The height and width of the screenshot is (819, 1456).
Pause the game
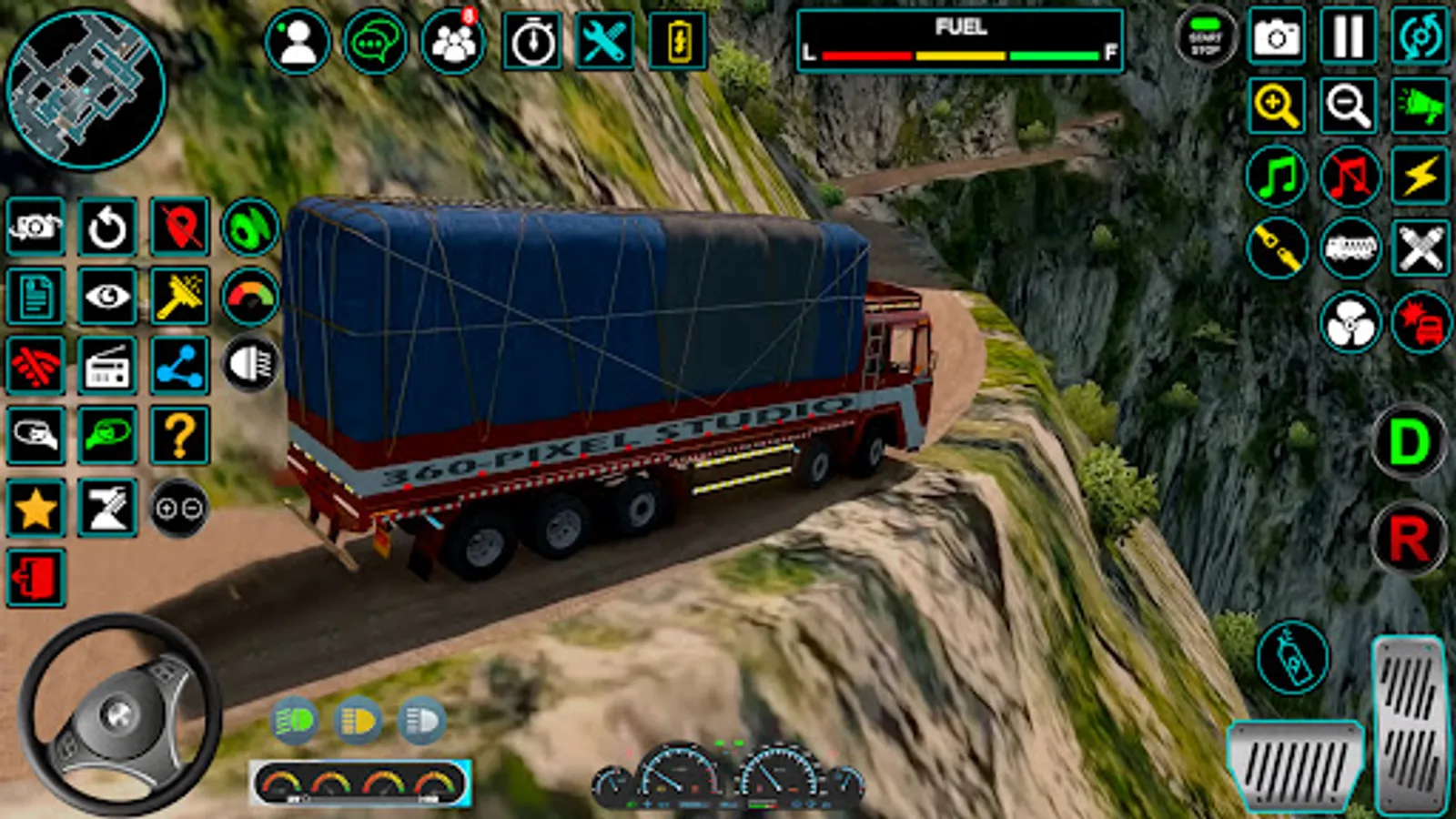[1348, 37]
